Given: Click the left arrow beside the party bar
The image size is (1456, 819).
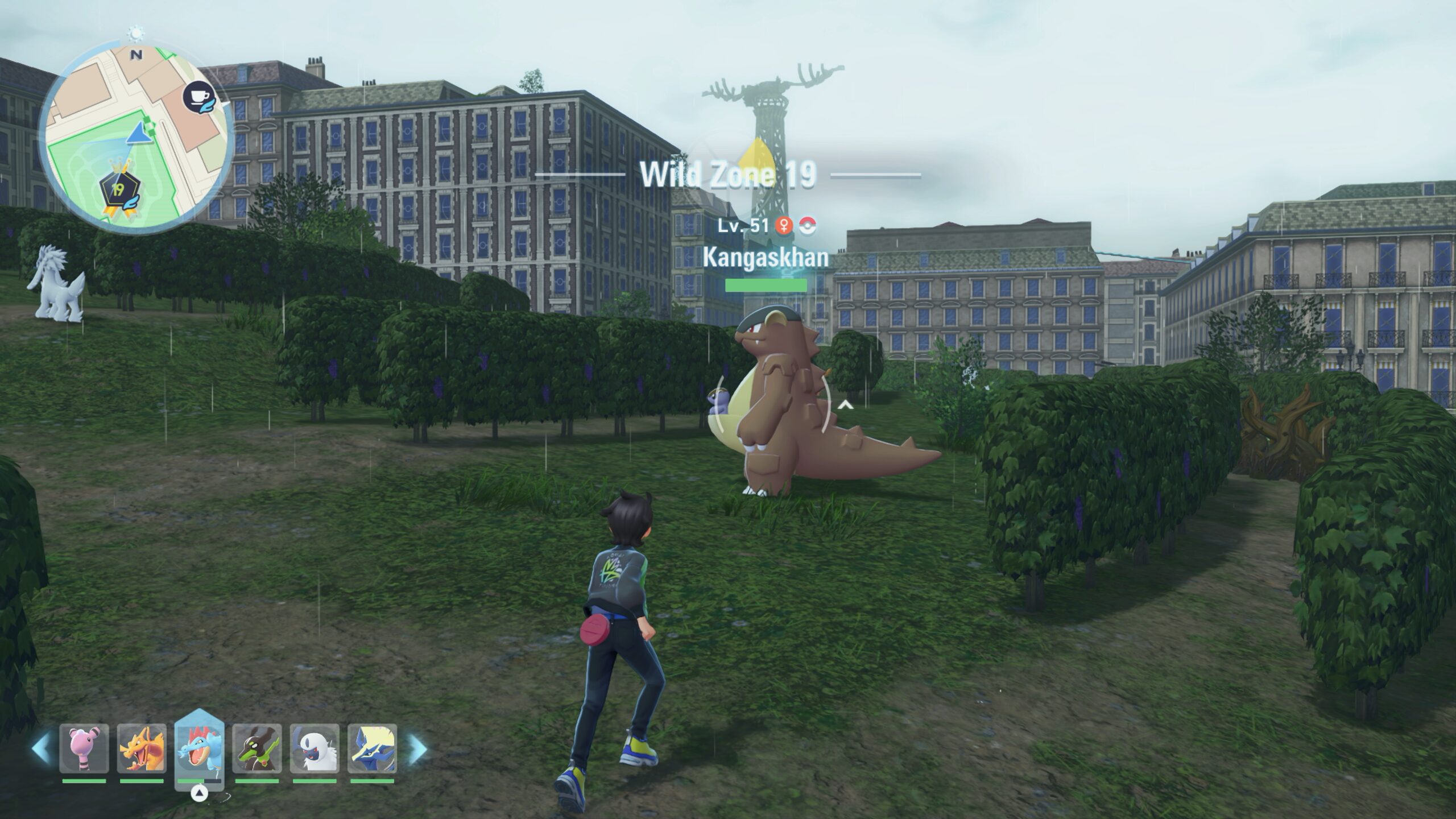Looking at the screenshot, I should pos(41,749).
